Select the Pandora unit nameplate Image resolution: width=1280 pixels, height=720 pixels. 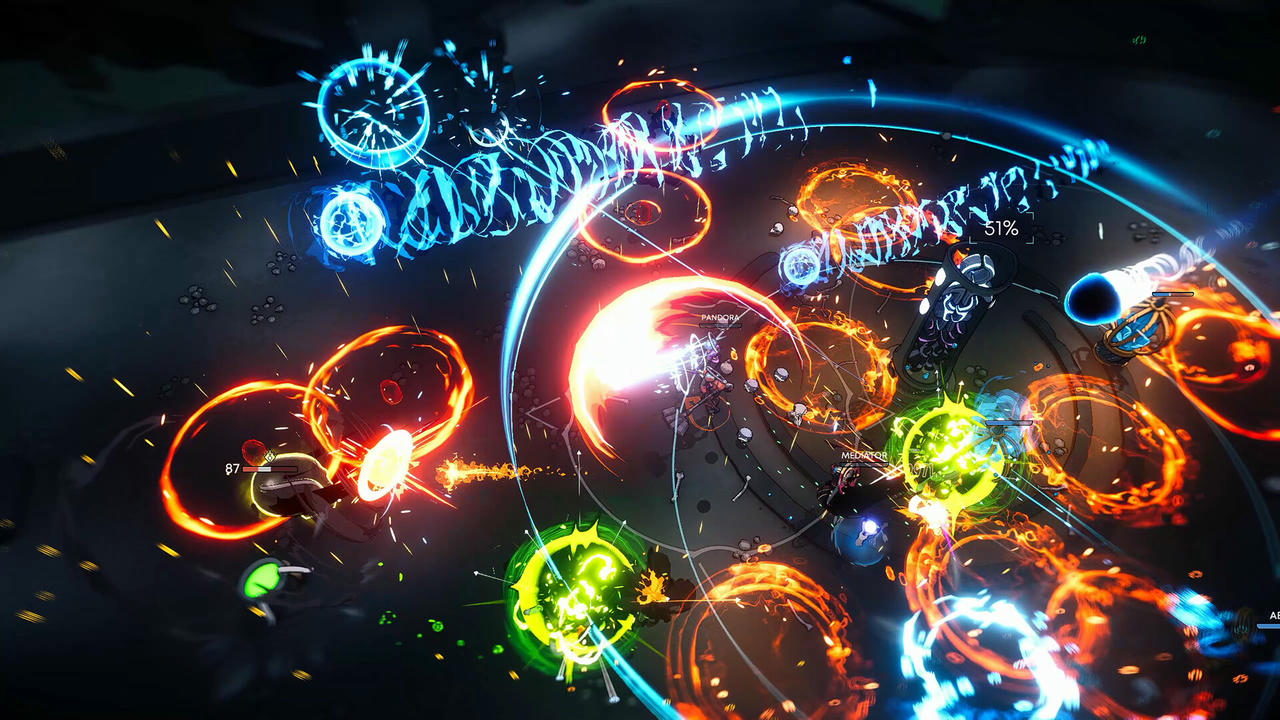coord(720,318)
